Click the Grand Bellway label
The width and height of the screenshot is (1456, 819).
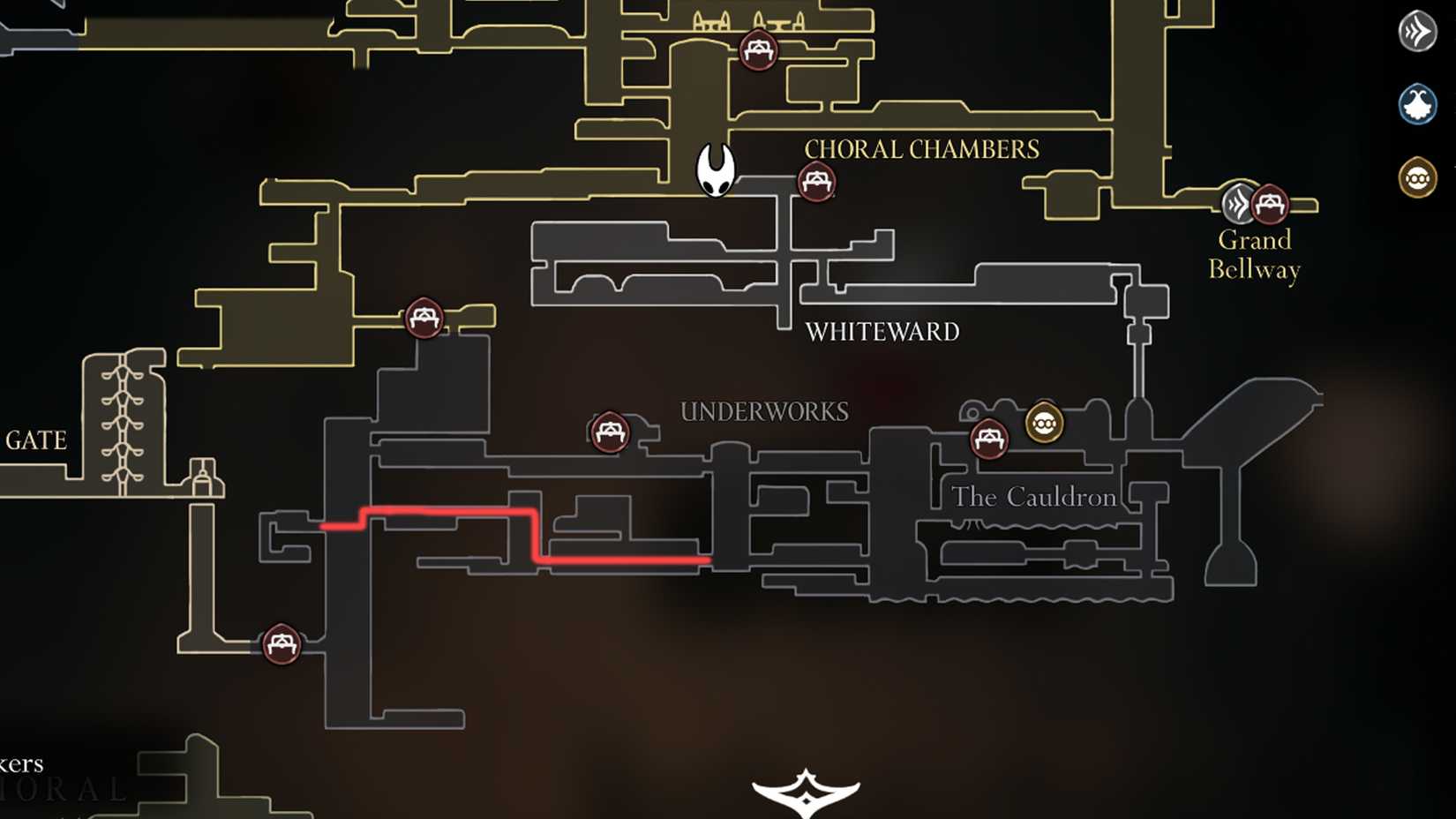[1253, 253]
